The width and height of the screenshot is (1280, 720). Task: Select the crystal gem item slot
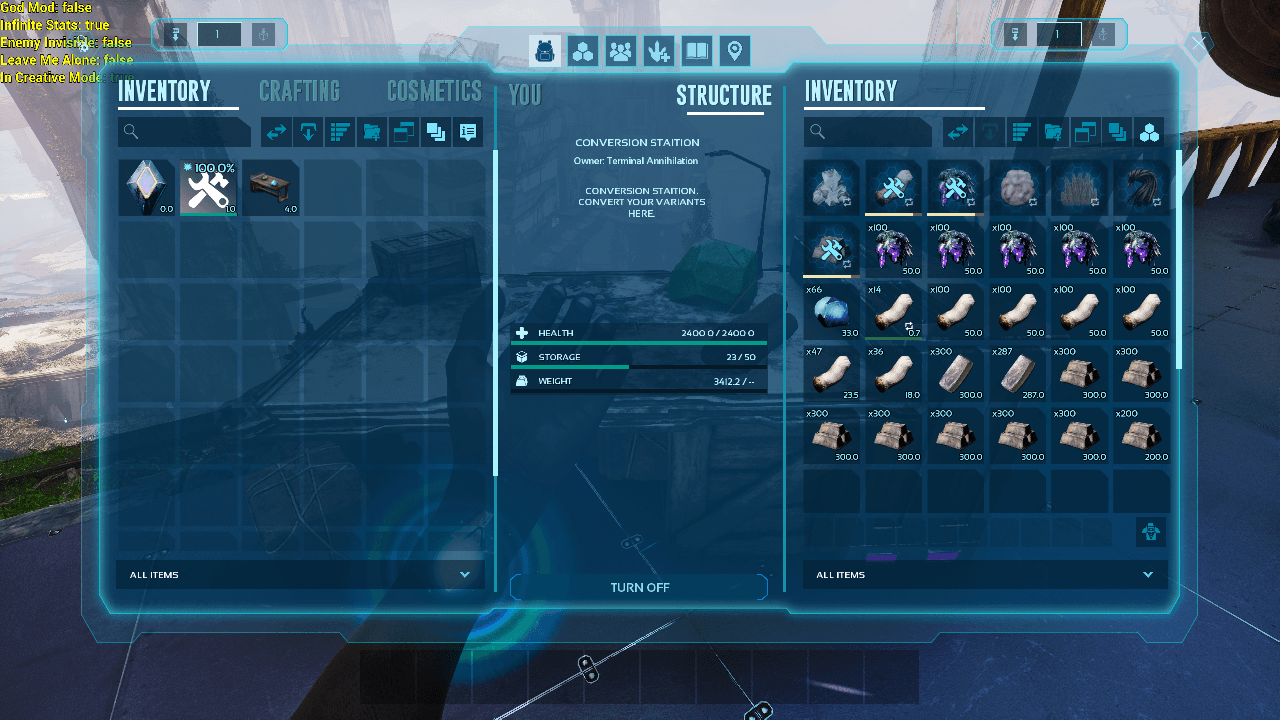[147, 188]
